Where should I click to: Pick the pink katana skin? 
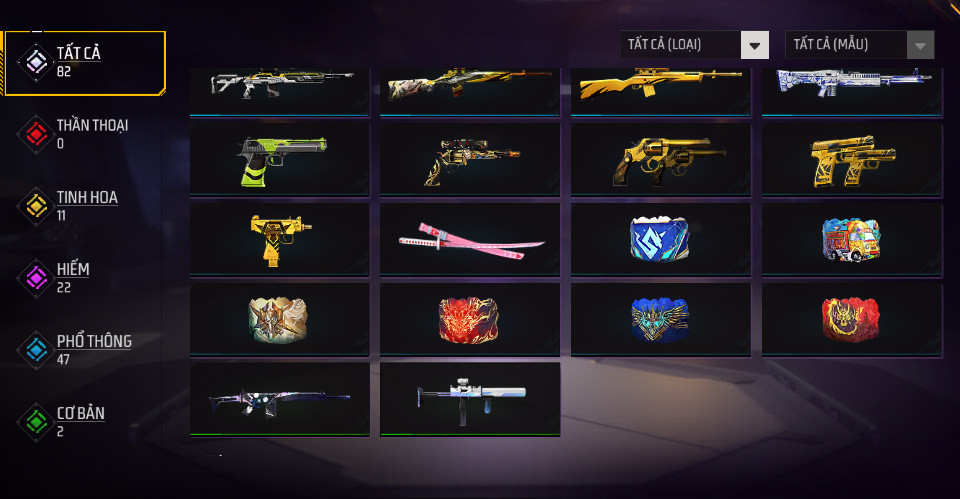click(470, 240)
